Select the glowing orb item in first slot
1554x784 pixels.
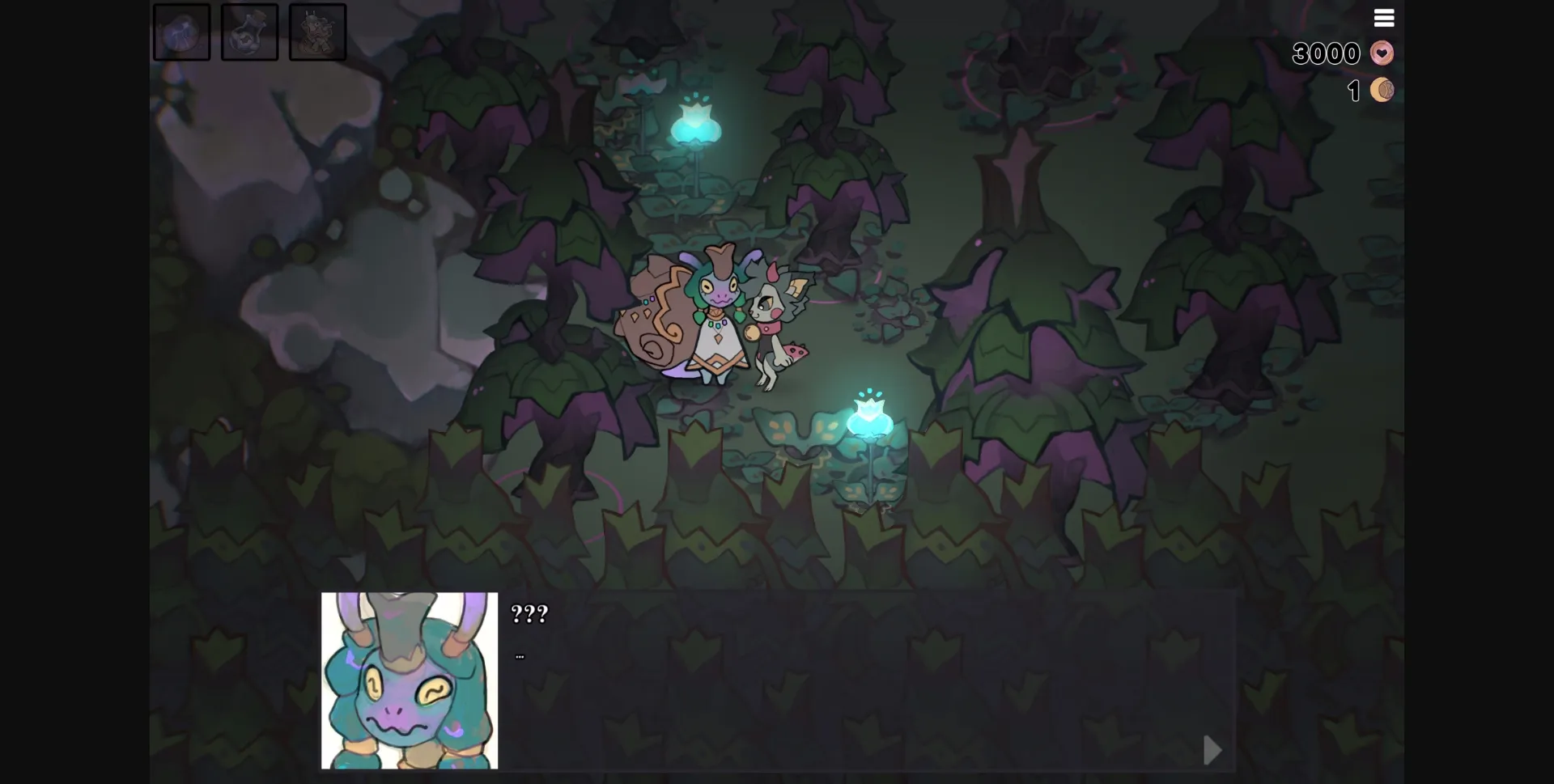[181, 32]
